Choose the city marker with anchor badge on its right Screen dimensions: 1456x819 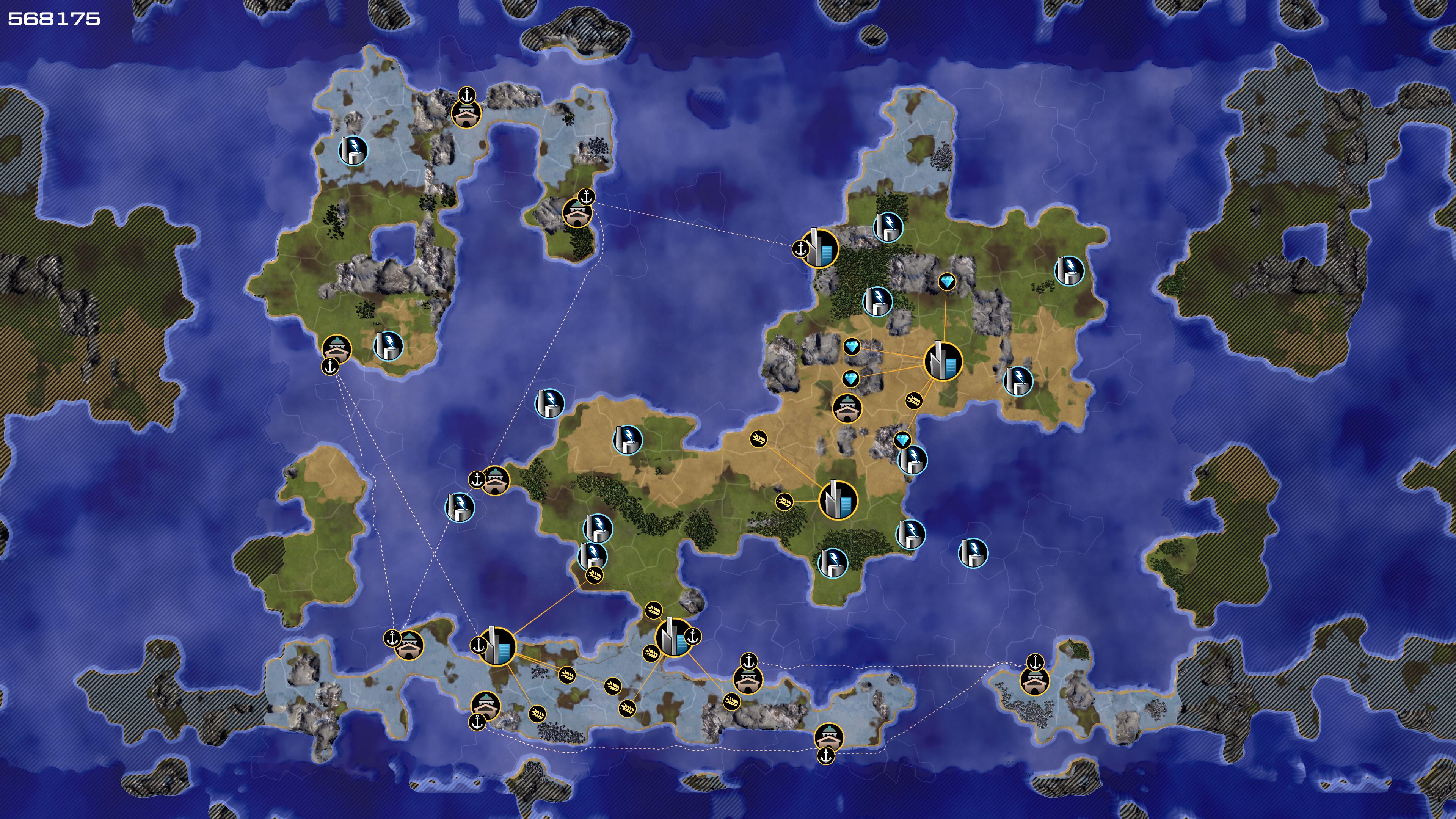[x=674, y=637]
